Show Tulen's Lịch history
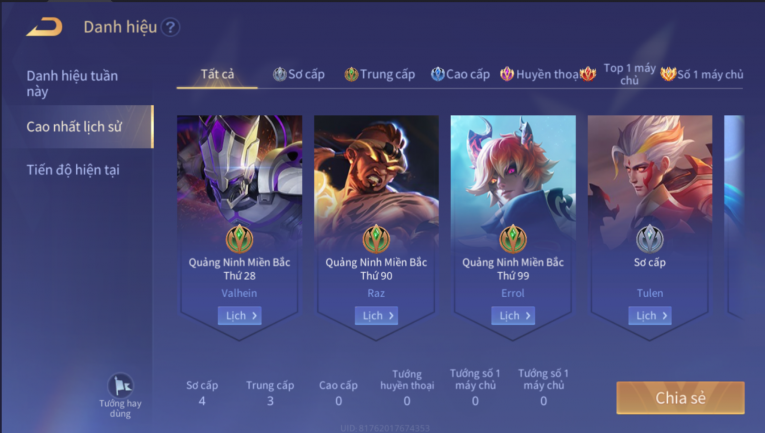765x433 pixels. point(650,316)
